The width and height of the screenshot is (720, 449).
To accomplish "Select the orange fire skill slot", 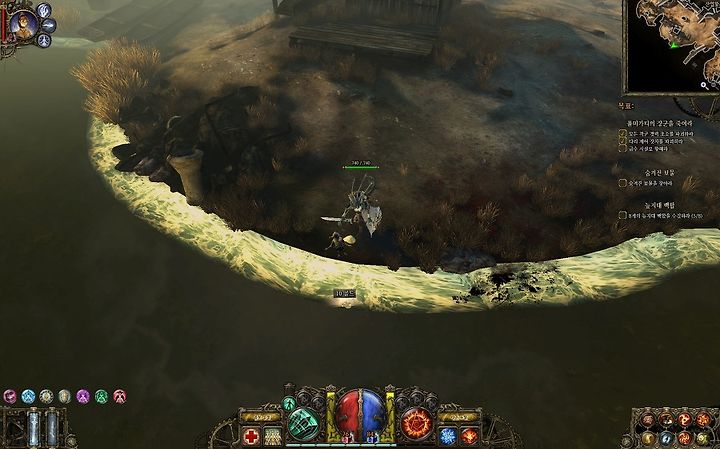I will point(469,436).
